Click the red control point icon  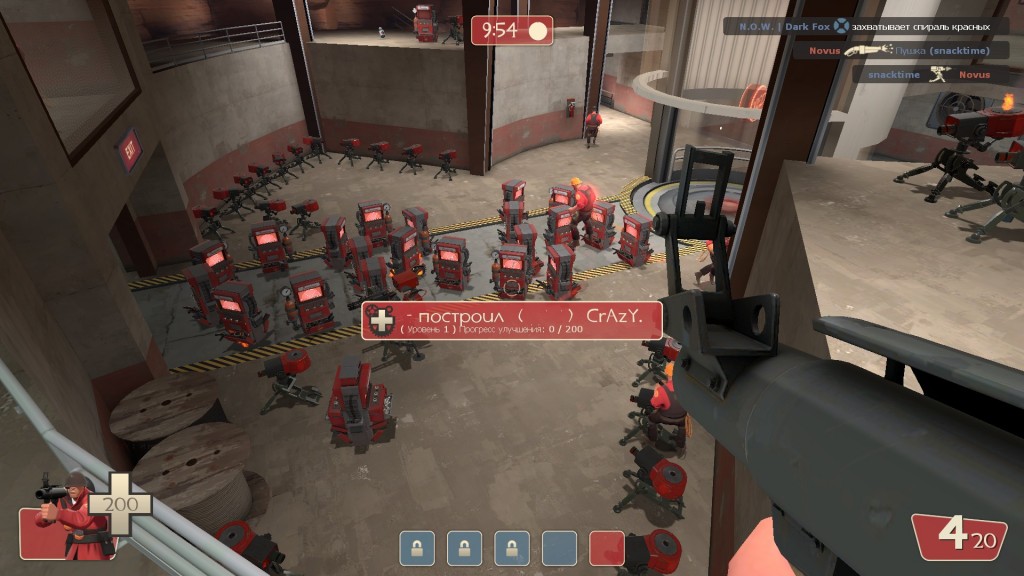click(607, 548)
